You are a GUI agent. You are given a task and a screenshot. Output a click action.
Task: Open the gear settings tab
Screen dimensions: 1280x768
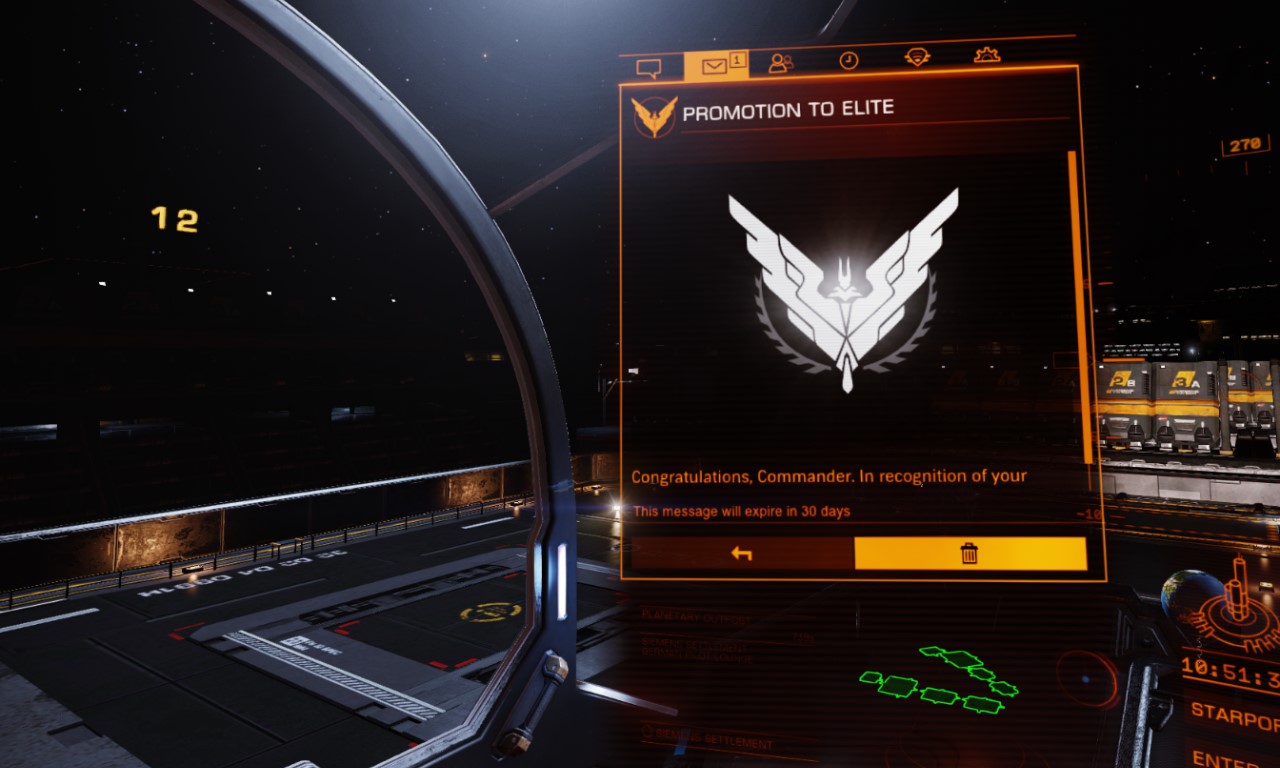pos(987,55)
